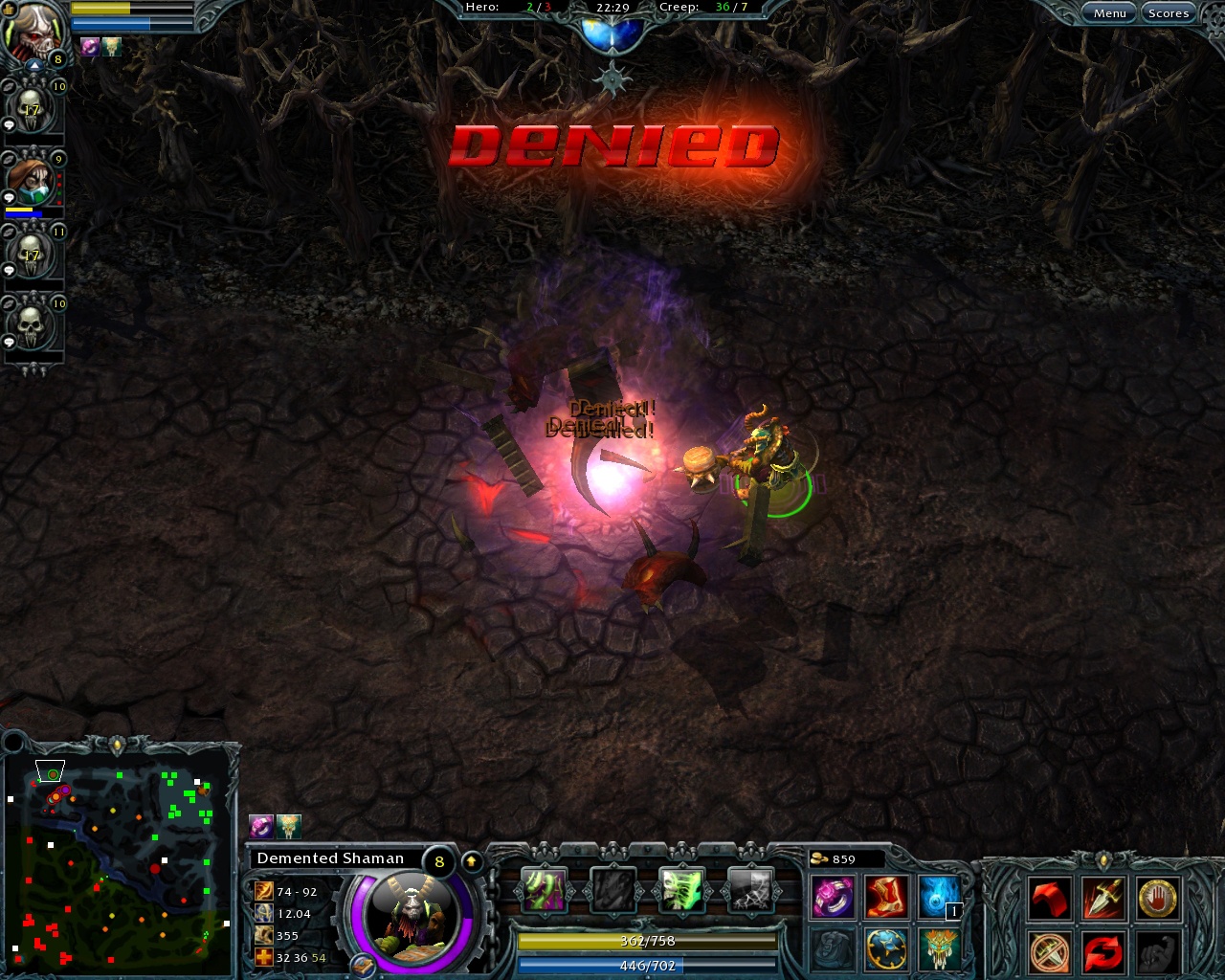Open the Scores panel
The image size is (1225, 980).
coord(1168,12)
